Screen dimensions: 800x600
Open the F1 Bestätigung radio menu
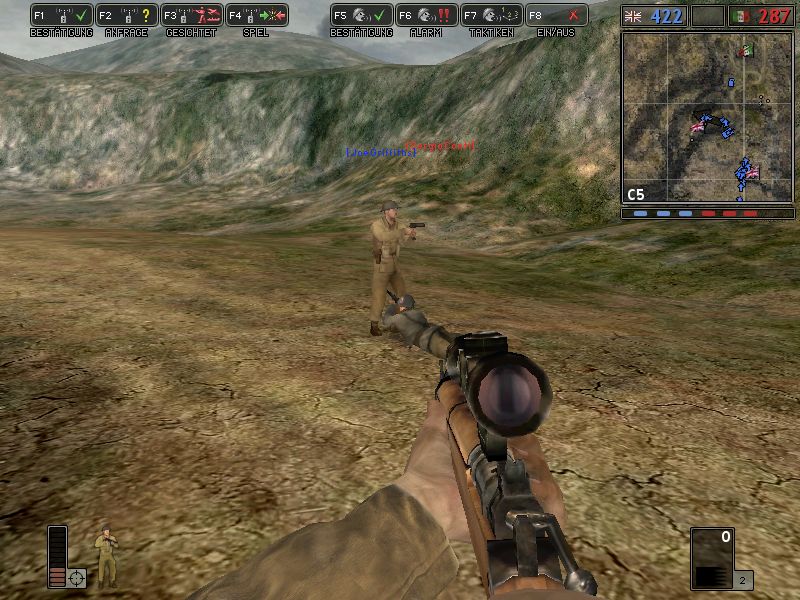[x=62, y=15]
